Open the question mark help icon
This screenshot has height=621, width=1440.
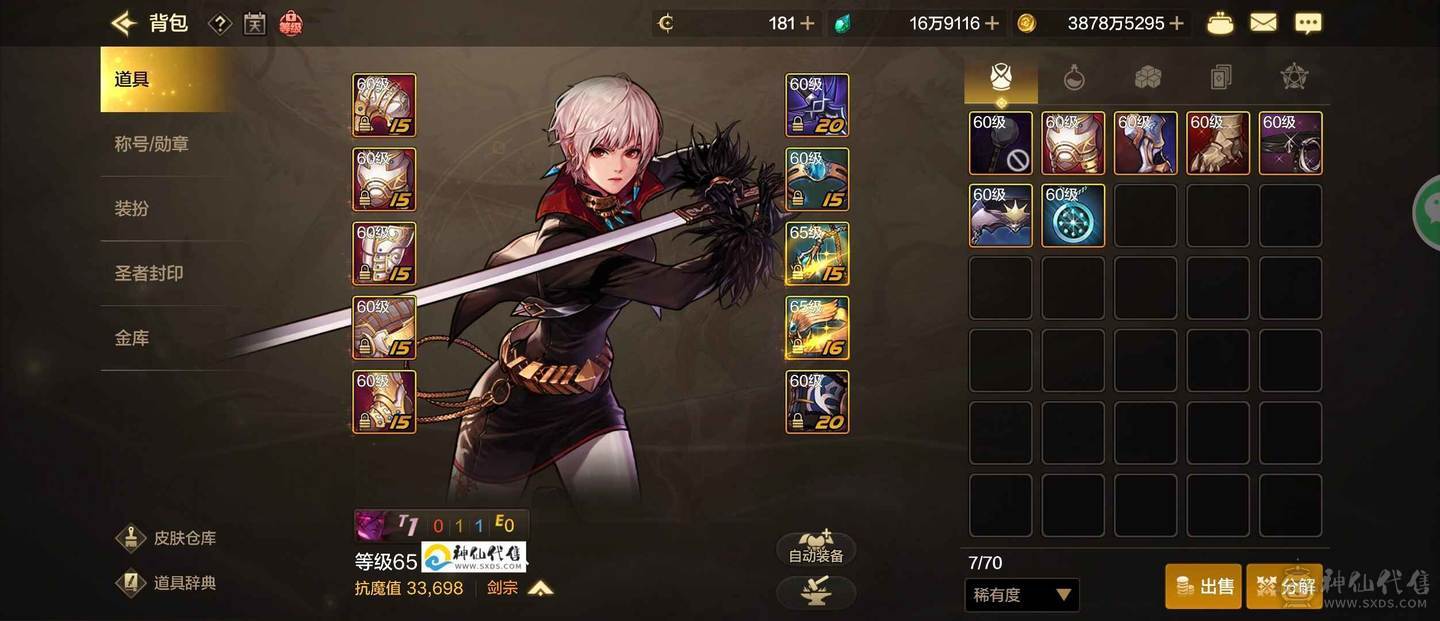click(x=221, y=23)
